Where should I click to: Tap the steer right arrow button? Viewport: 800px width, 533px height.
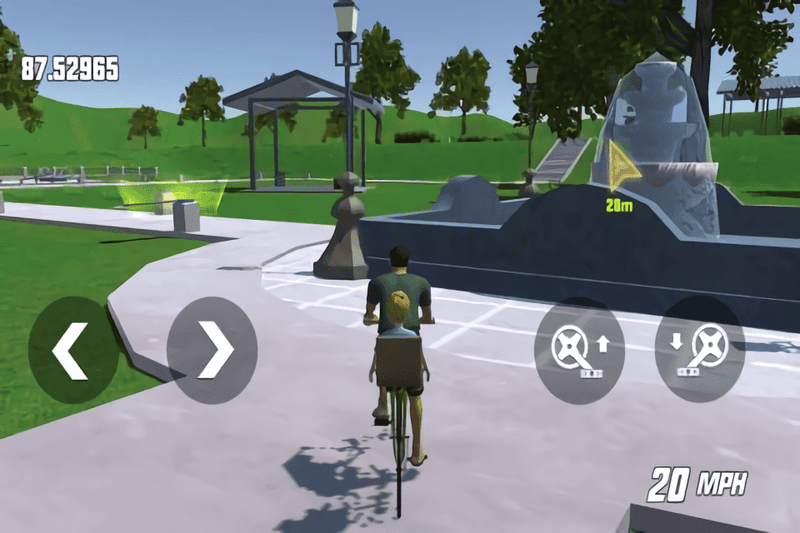pos(212,350)
